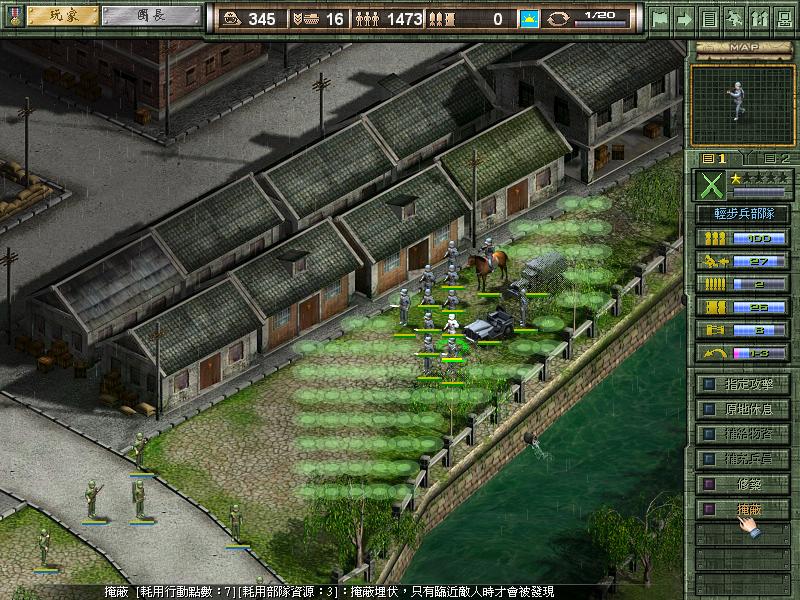Click the minimap grid display
This screenshot has width=800, height=600.
pos(740,102)
